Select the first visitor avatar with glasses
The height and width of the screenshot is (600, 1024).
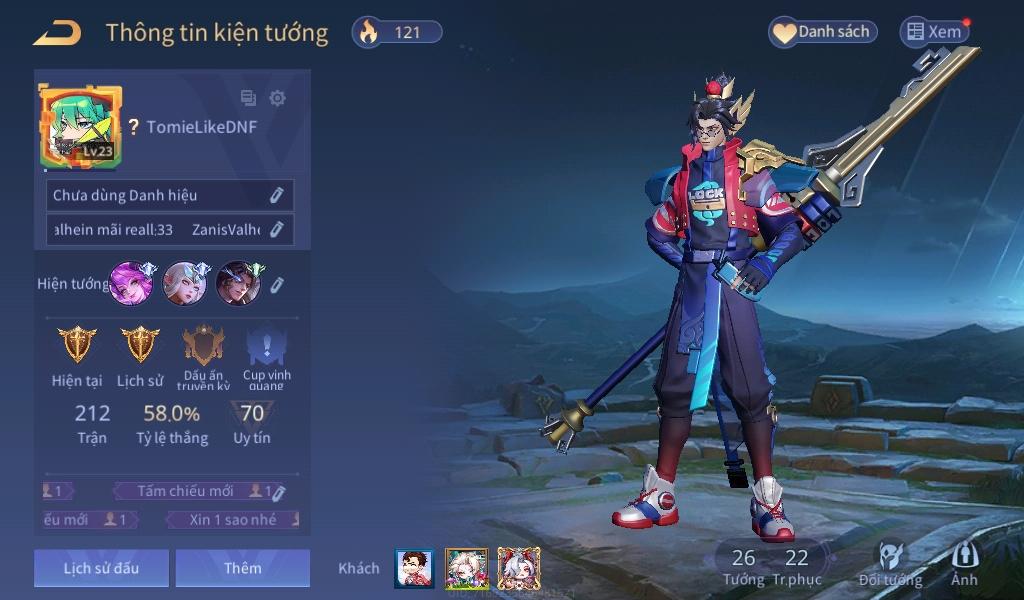[414, 568]
